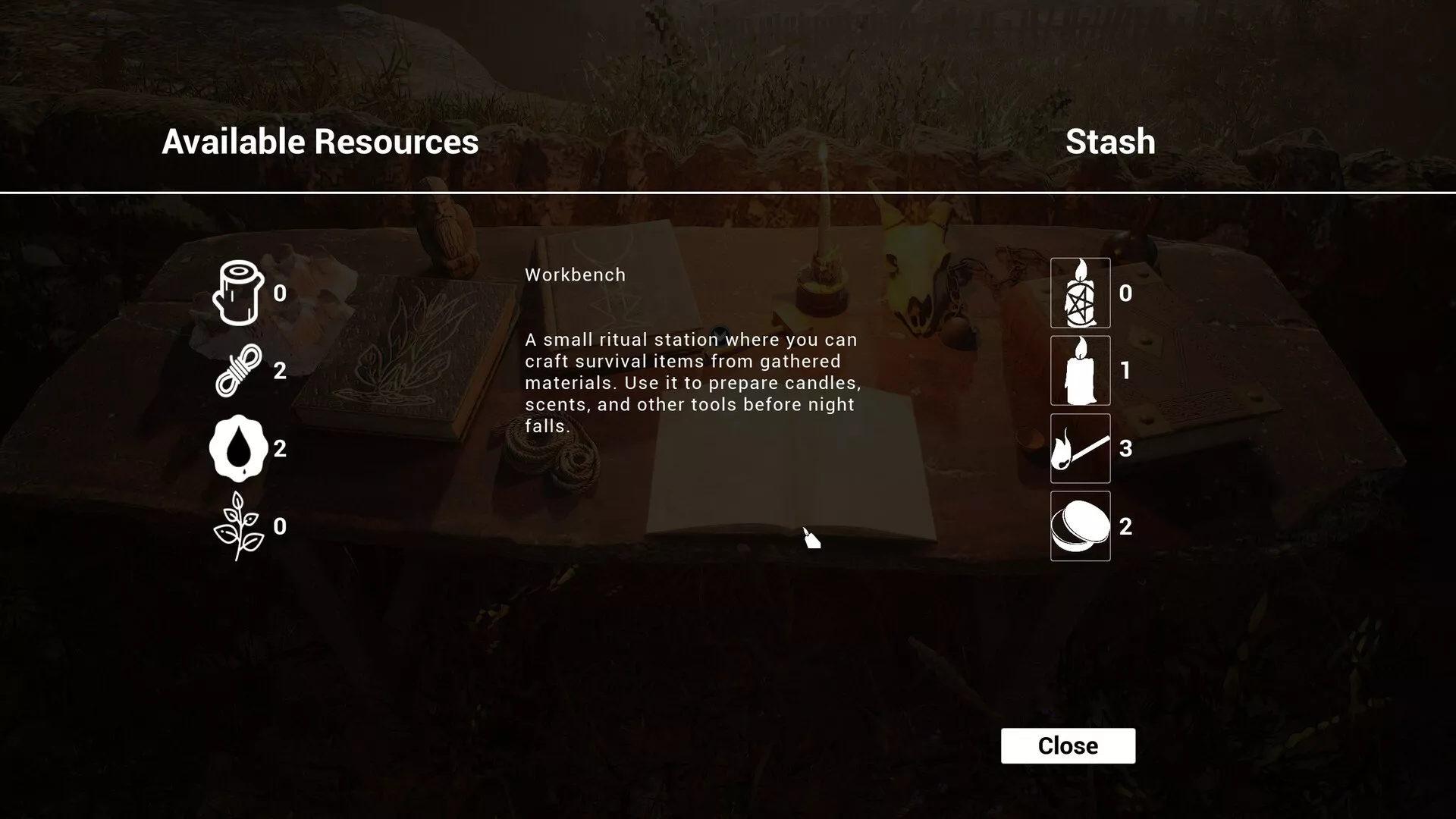The image size is (1456, 819).
Task: Select the pentagram ritual candle slot
Action: [1080, 293]
